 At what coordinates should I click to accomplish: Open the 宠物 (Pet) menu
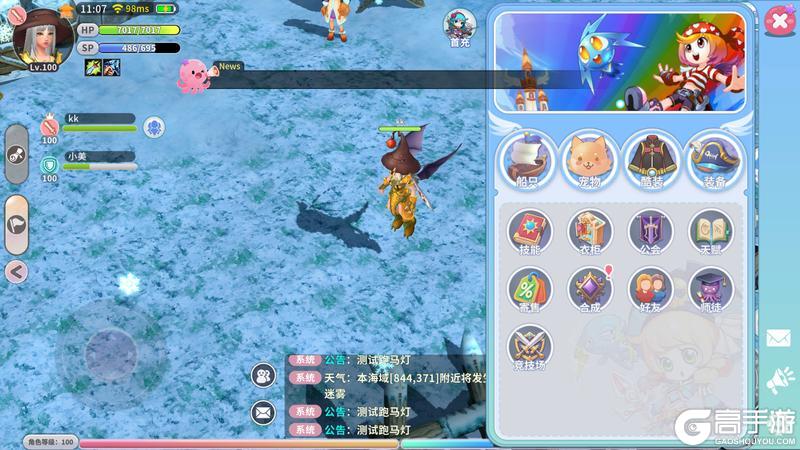pyautogui.click(x=590, y=160)
